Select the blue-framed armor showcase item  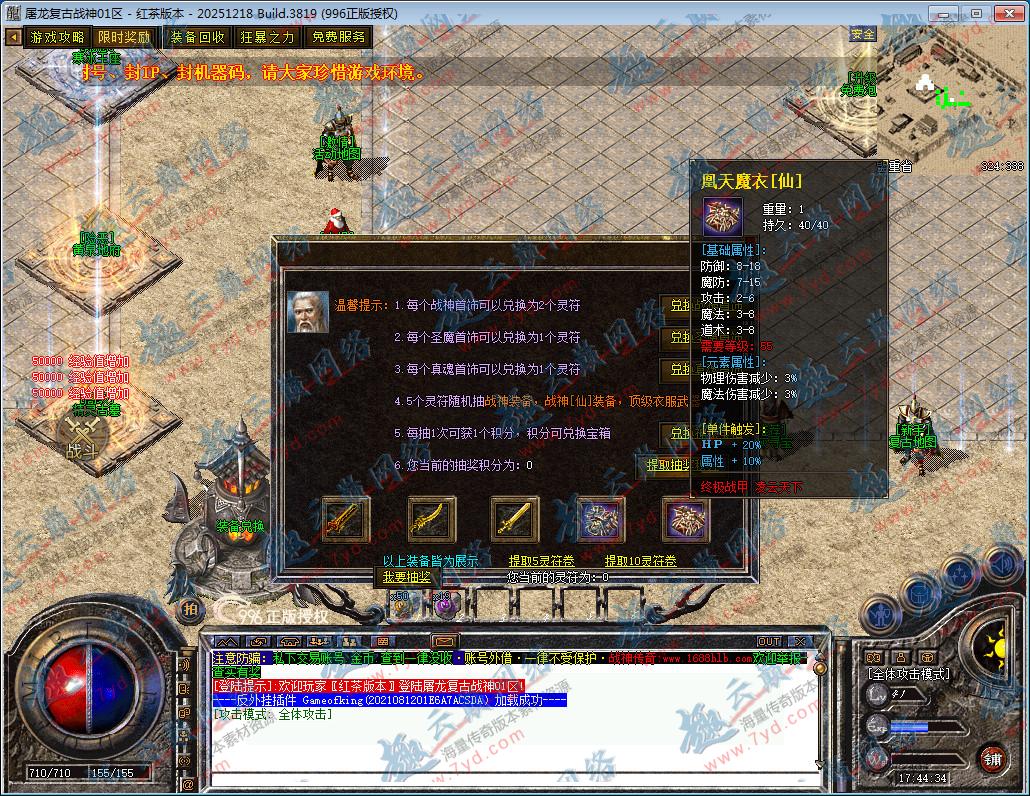click(x=602, y=519)
